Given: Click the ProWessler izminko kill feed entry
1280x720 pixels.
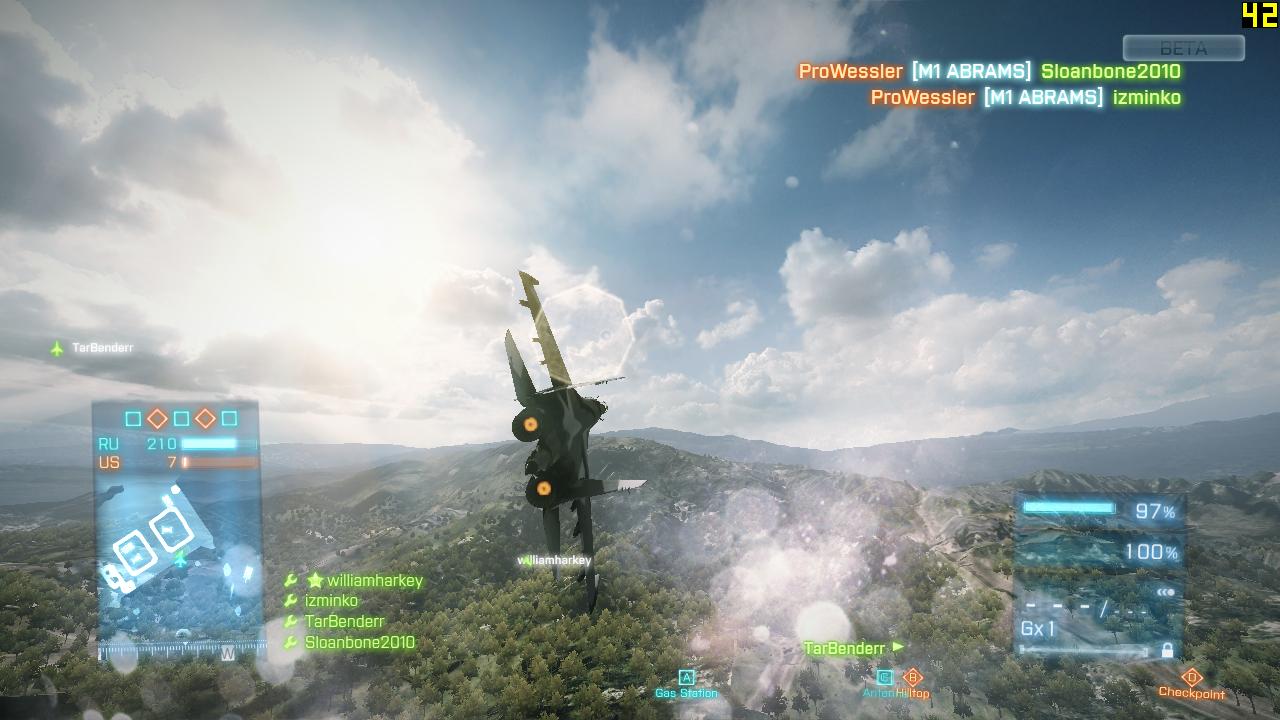Looking at the screenshot, I should (x=1025, y=98).
